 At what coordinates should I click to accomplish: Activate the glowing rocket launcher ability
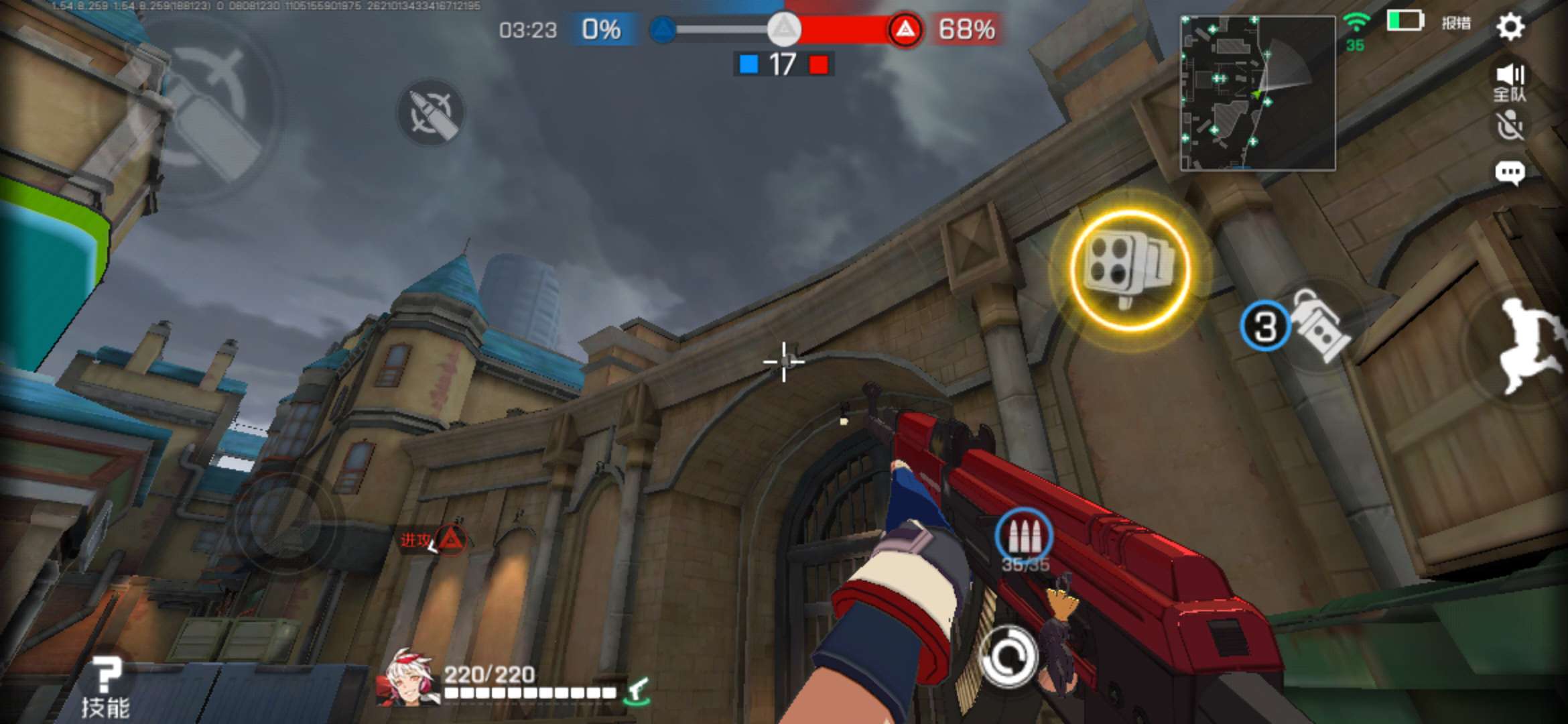(x=1130, y=269)
